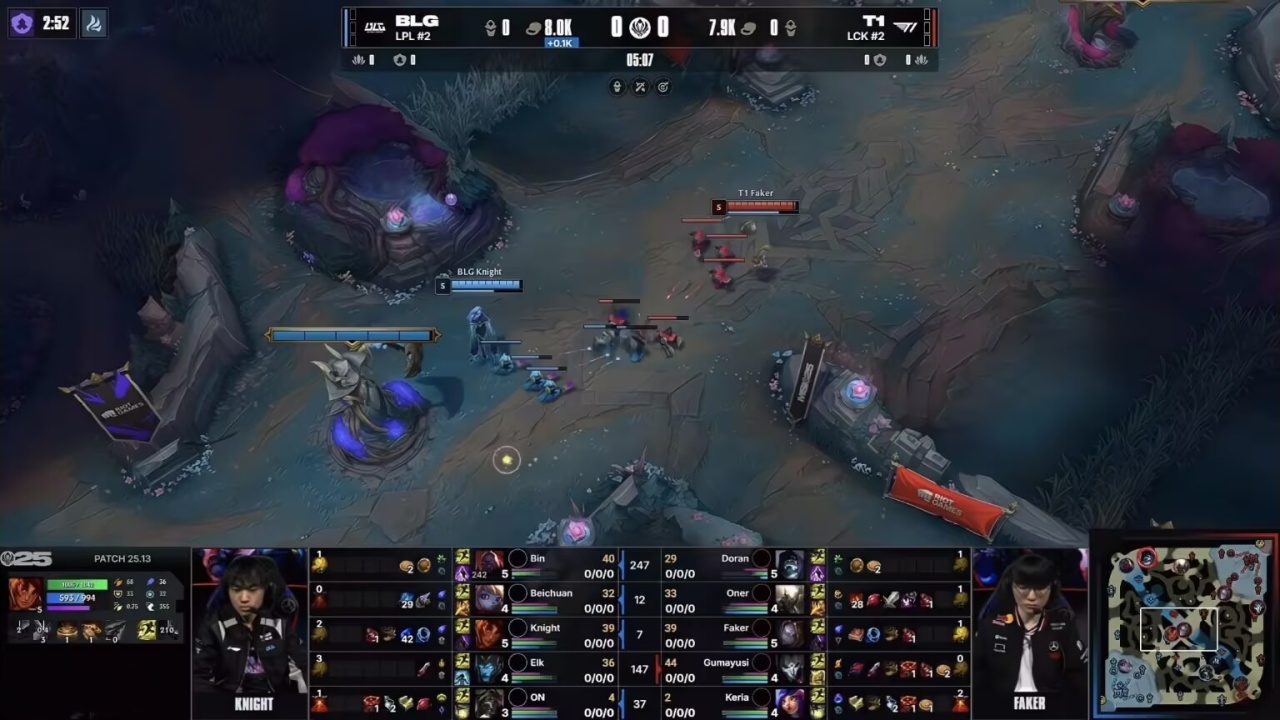Select Beichuan's champion portrait
1280x720 pixels.
pyautogui.click(x=490, y=599)
